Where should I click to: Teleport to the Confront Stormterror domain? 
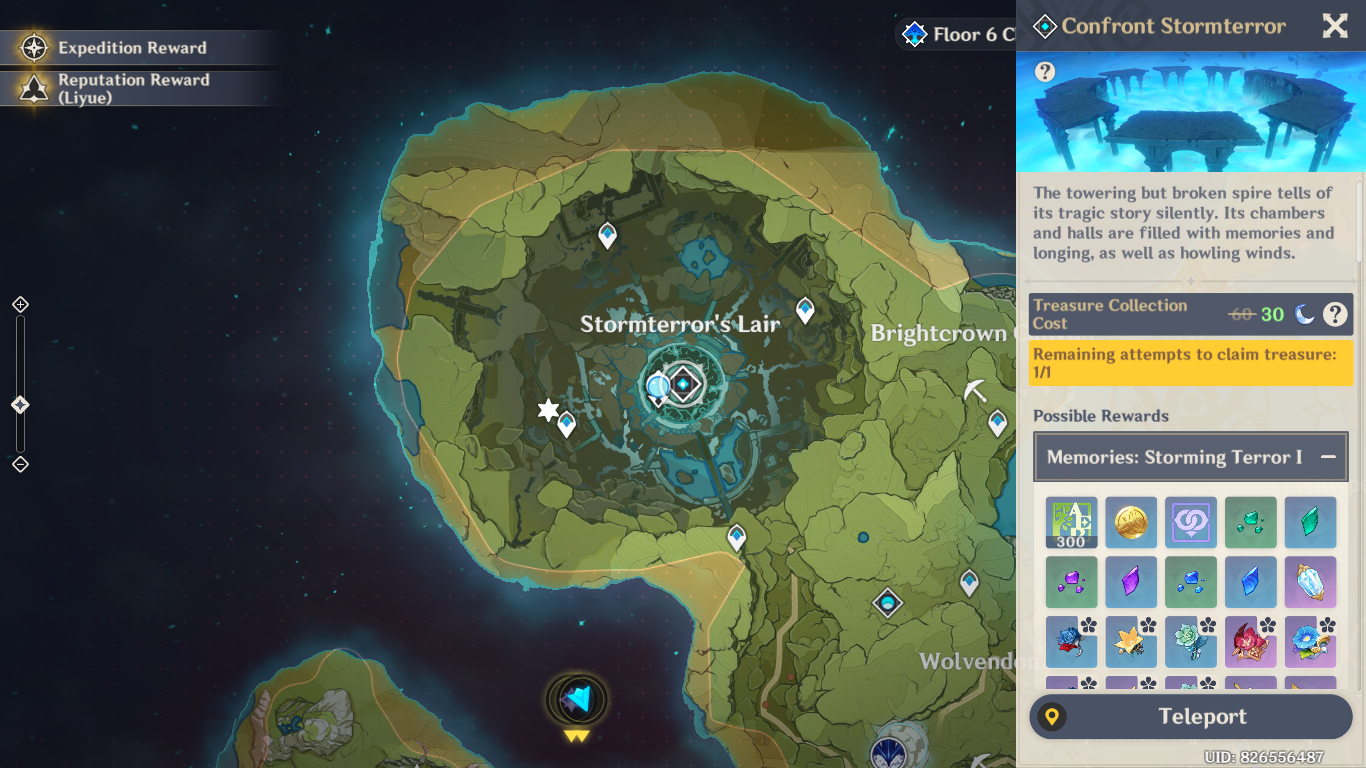(x=1190, y=717)
